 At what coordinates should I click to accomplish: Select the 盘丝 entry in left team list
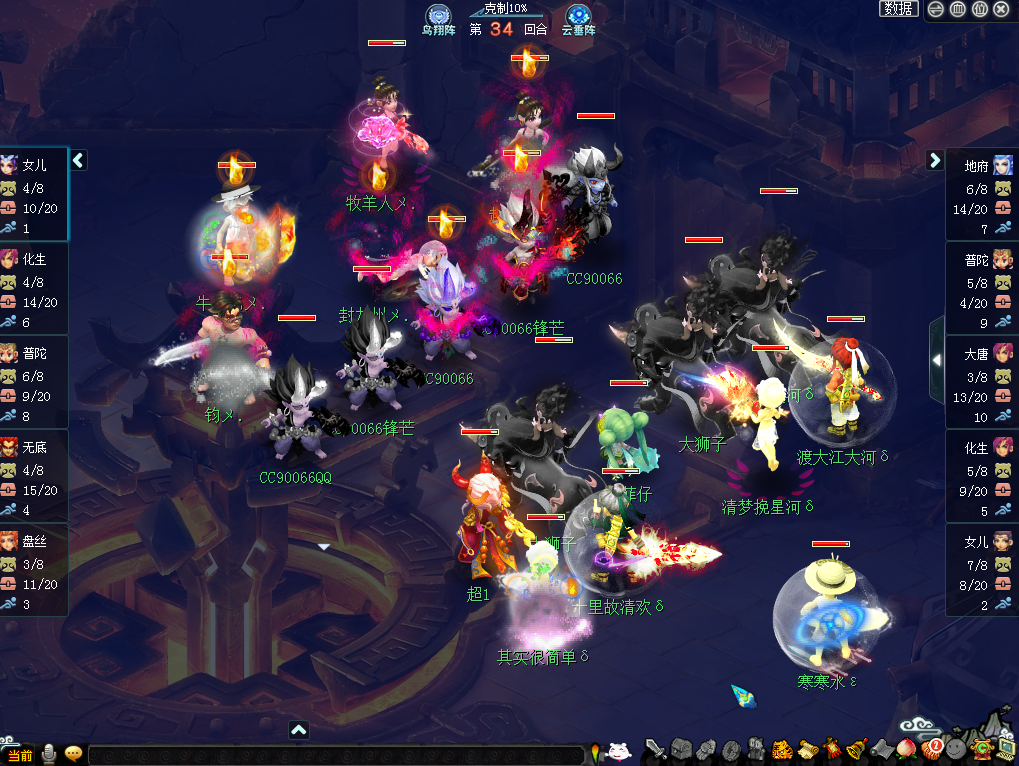click(34, 570)
